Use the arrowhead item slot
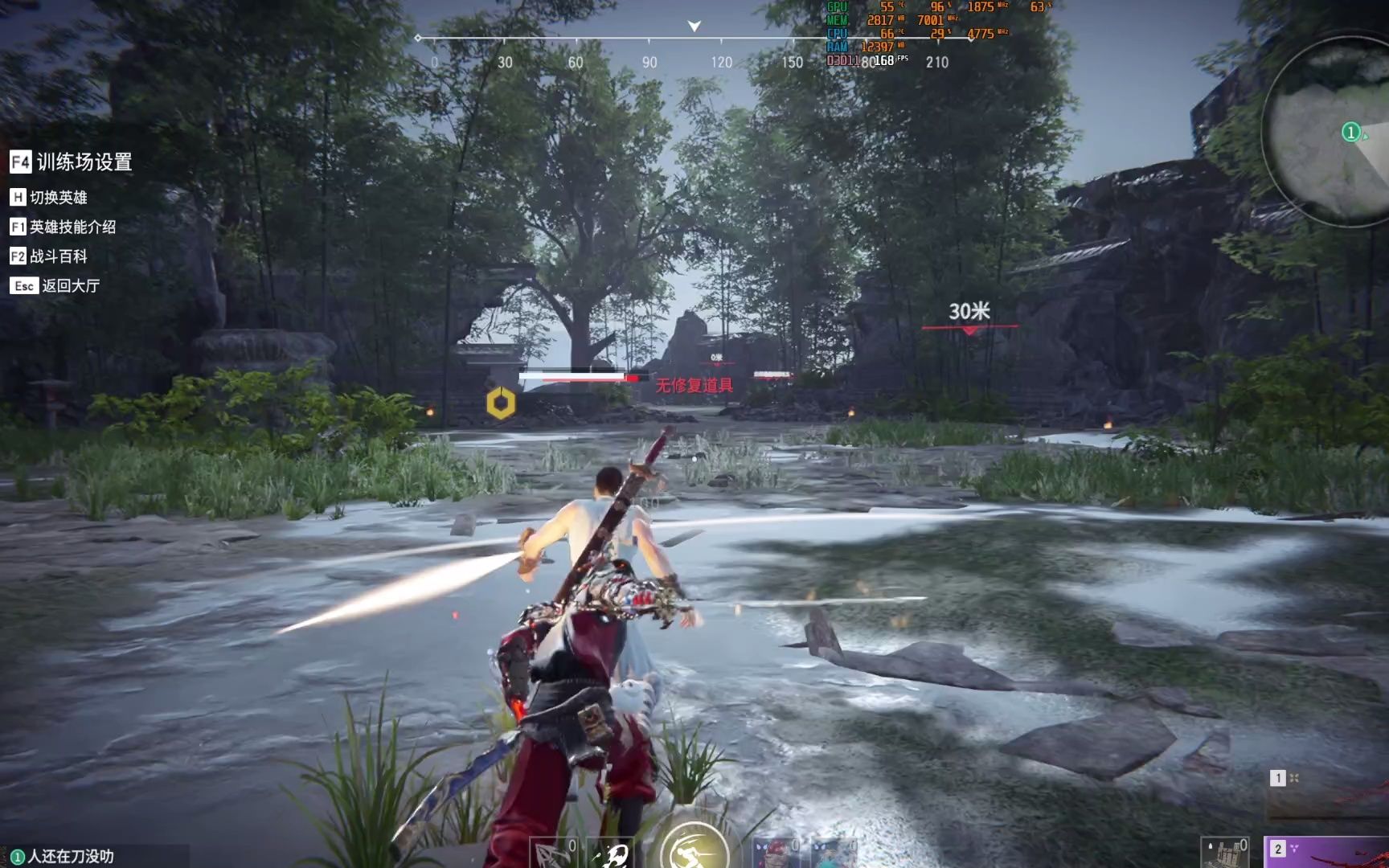 555,854
